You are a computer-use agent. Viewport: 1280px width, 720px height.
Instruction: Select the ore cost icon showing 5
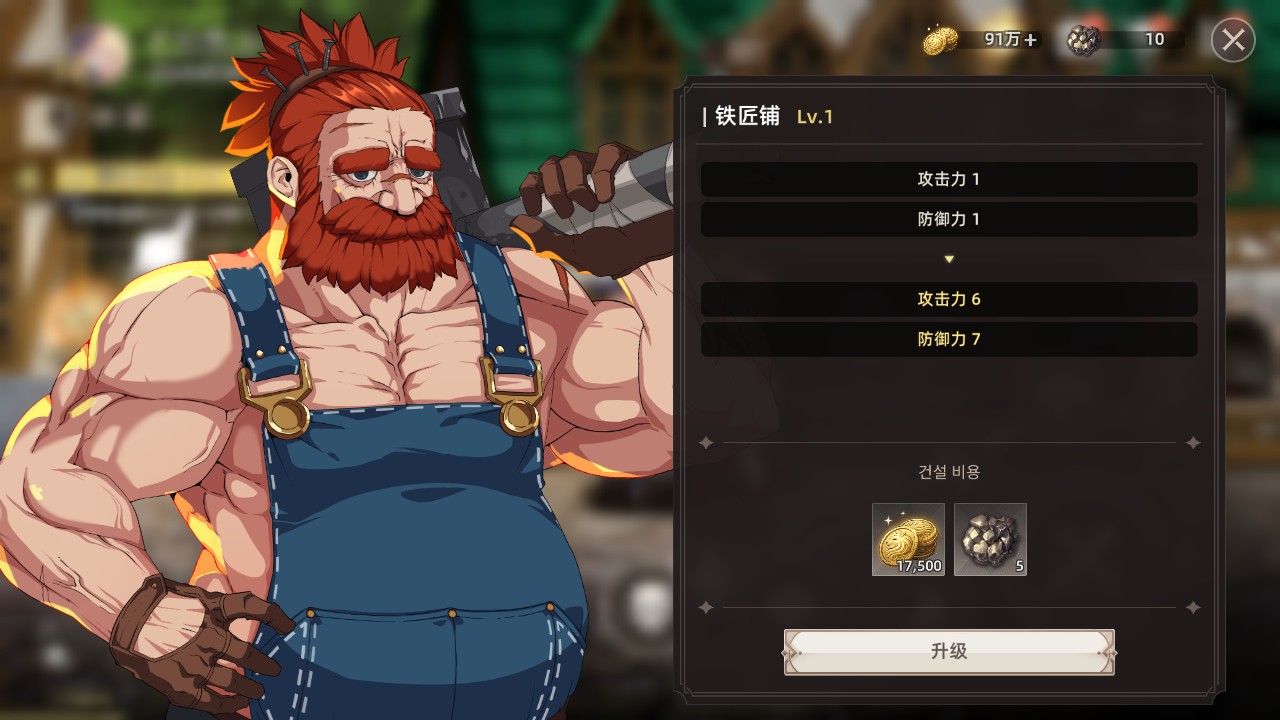(990, 540)
